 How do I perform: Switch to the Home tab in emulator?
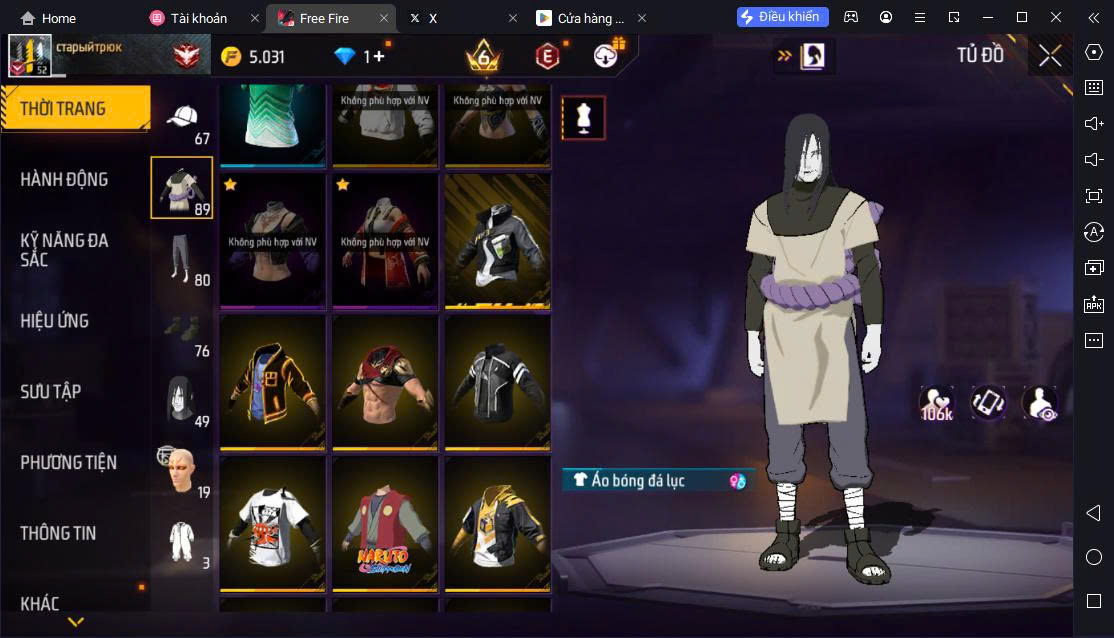48,18
